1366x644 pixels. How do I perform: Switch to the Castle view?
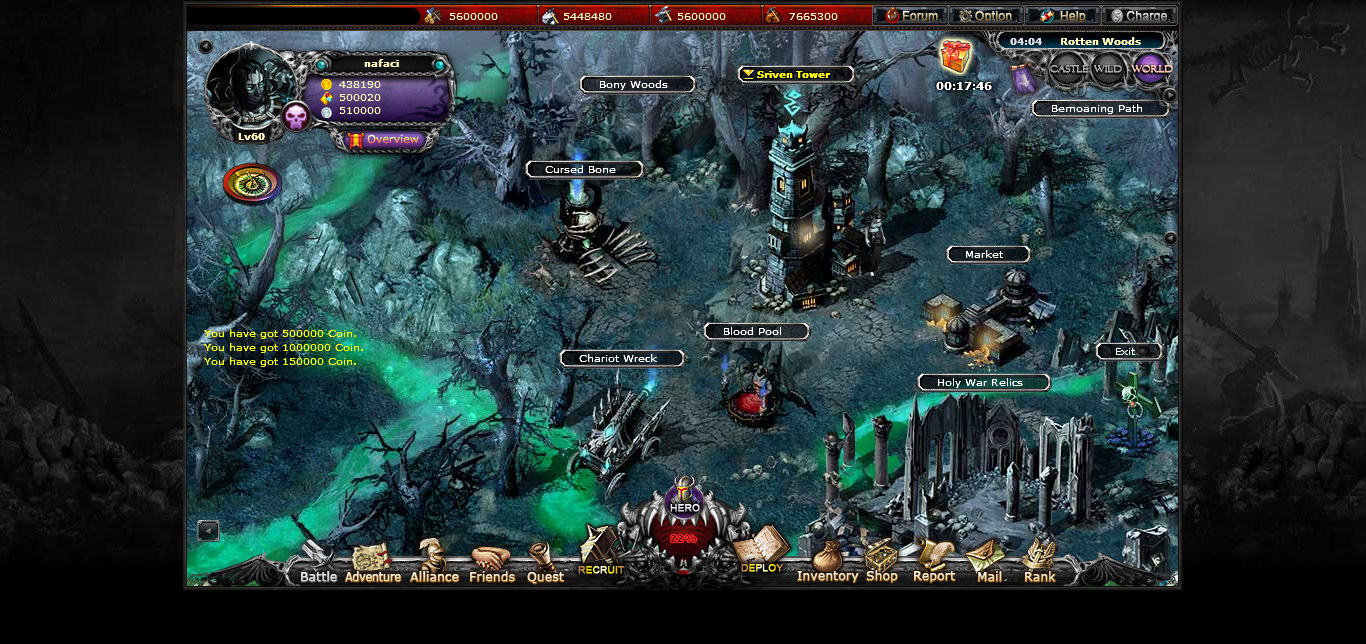(x=1068, y=69)
